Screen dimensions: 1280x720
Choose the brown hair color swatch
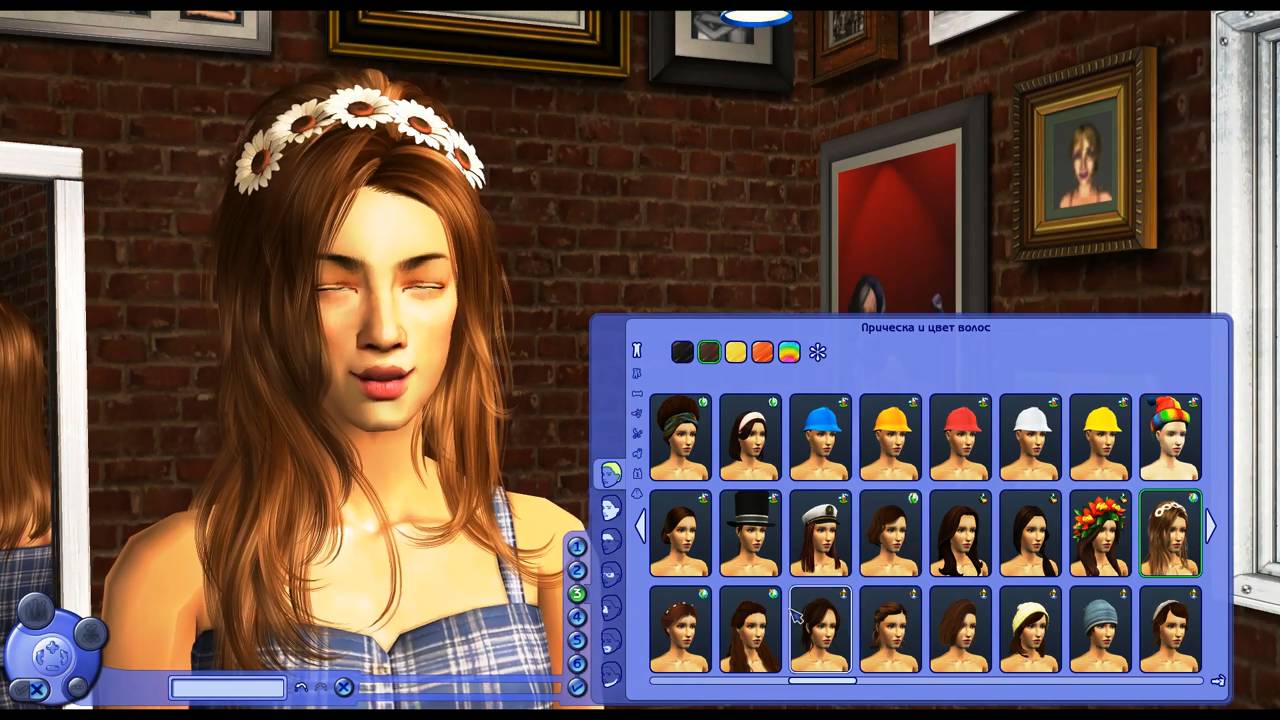[x=709, y=352]
